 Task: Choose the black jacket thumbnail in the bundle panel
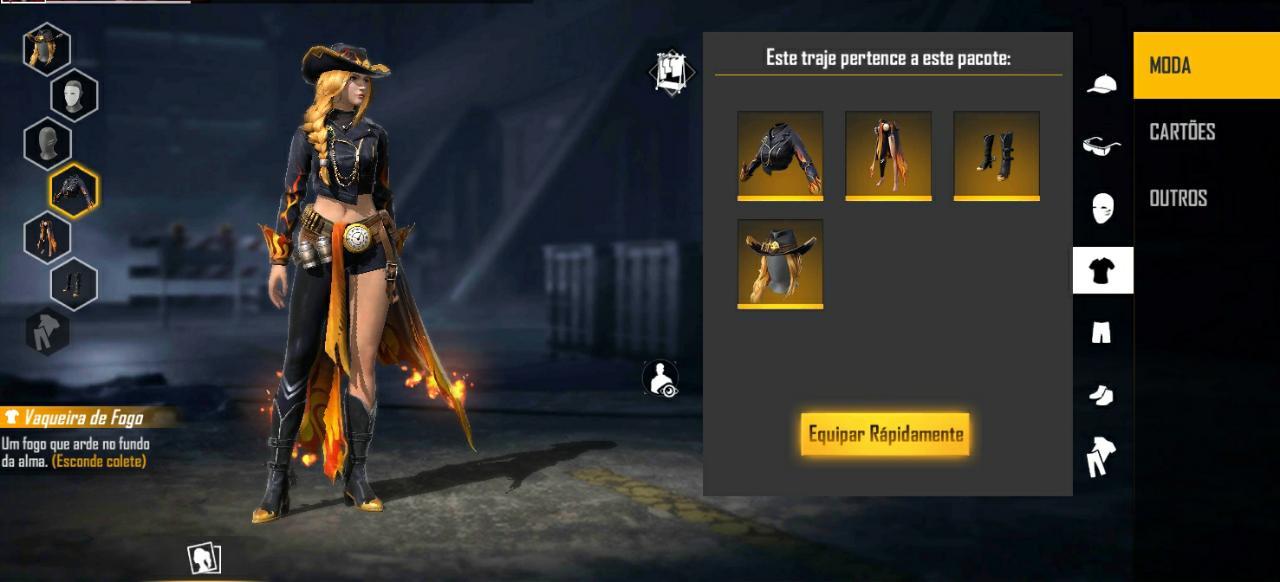(x=780, y=155)
